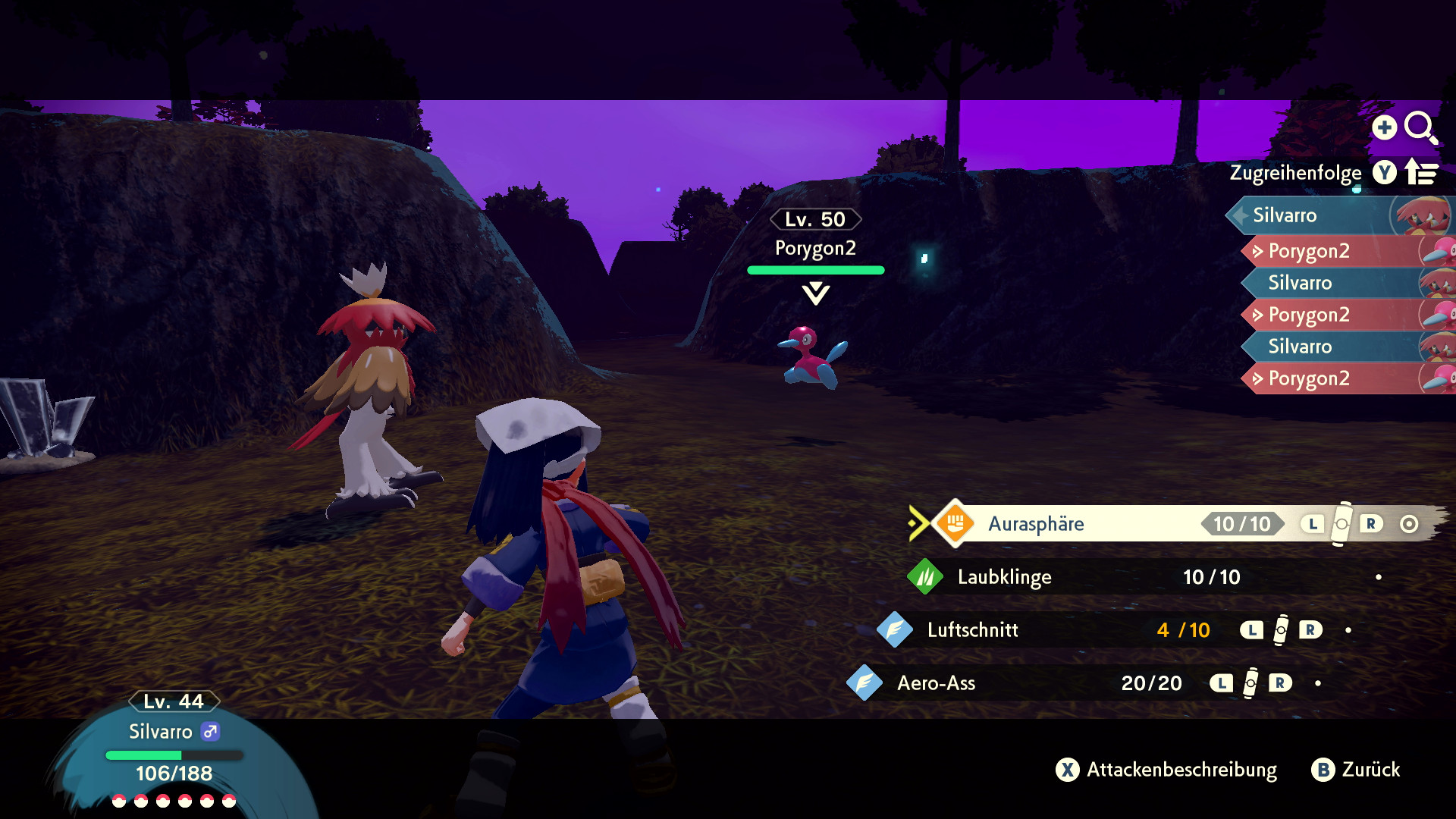1456x819 pixels.
Task: Pick Luftschnitt from the move list
Action: point(972,630)
